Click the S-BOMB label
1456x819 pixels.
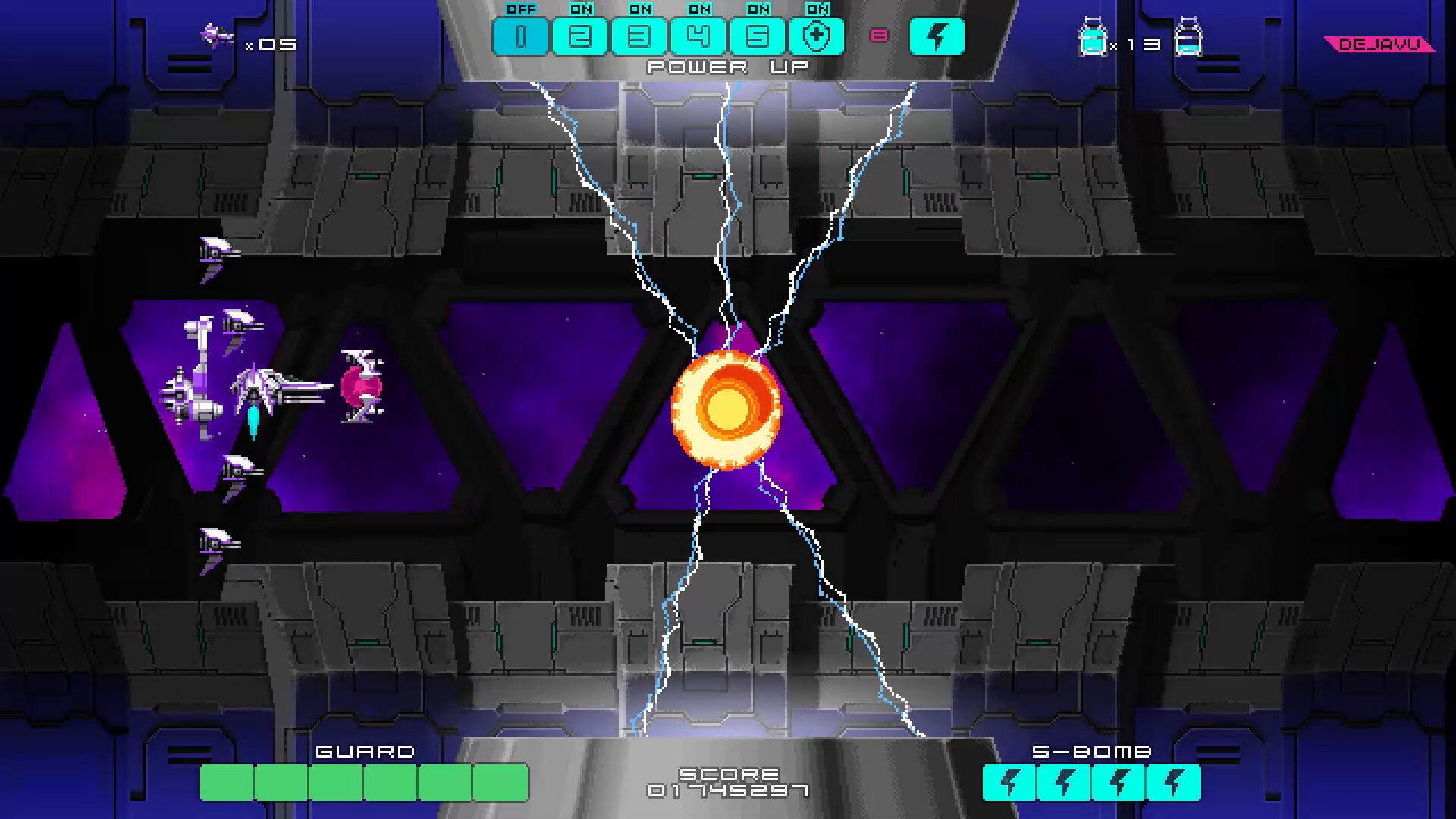[x=1093, y=752]
